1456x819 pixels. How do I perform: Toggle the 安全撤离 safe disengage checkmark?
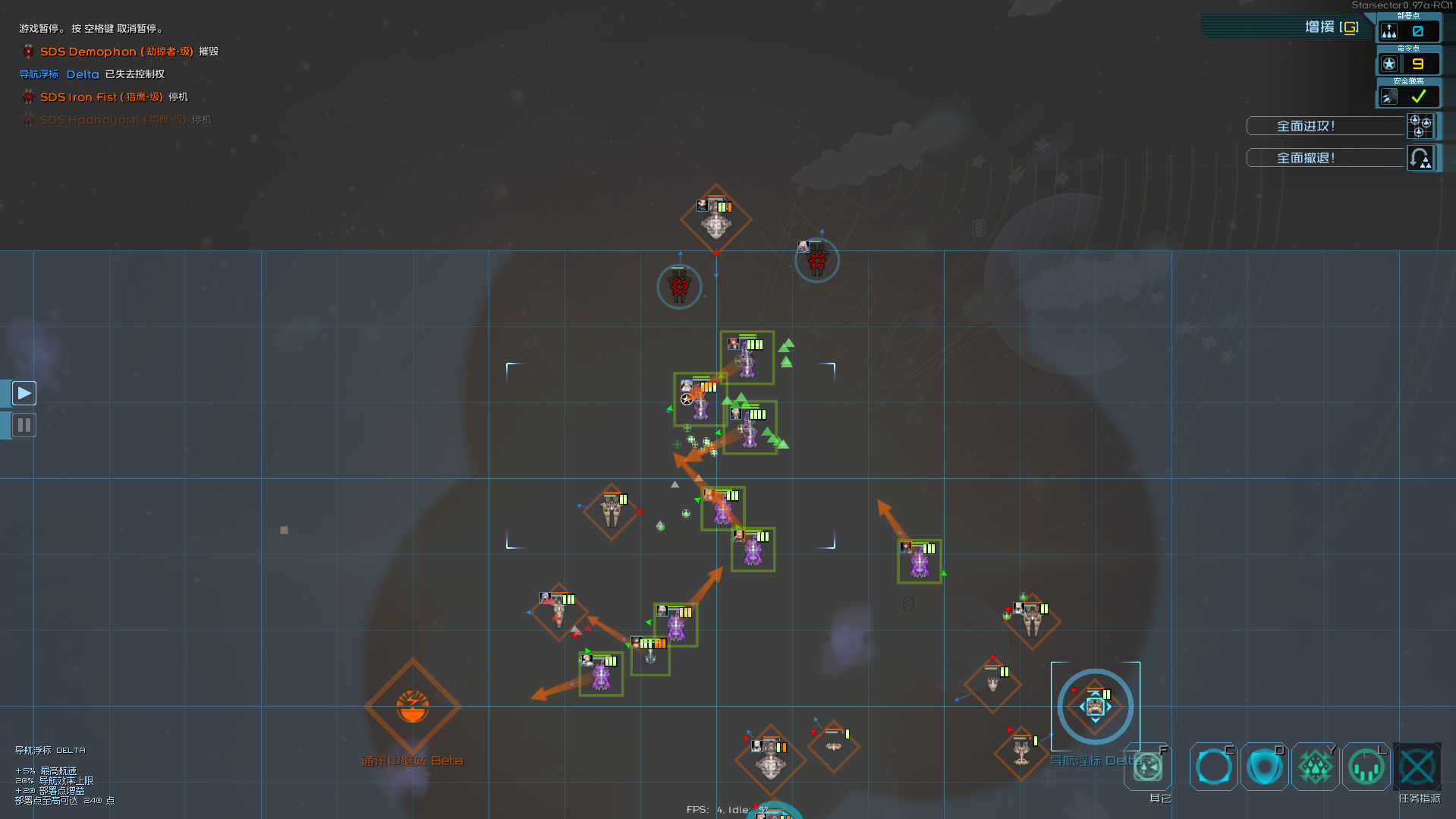click(1417, 96)
